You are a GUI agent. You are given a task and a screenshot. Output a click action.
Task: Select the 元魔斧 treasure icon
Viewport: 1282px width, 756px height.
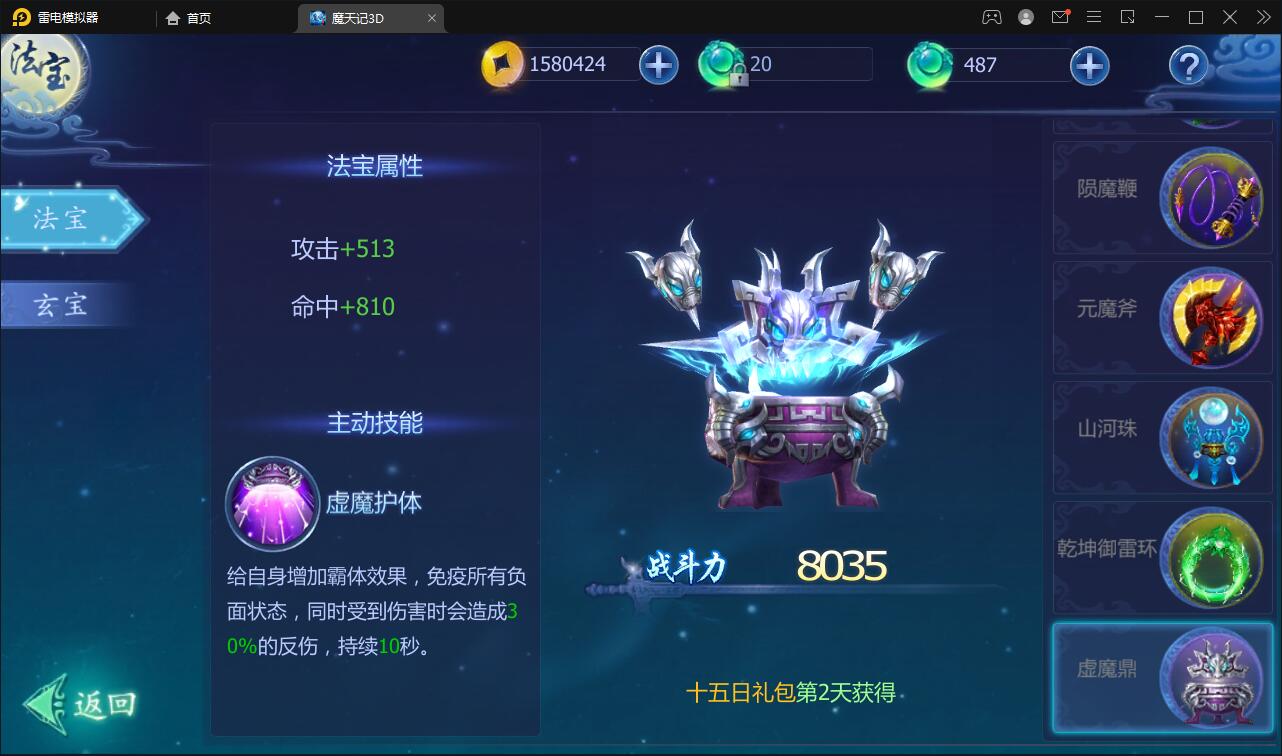[1210, 317]
